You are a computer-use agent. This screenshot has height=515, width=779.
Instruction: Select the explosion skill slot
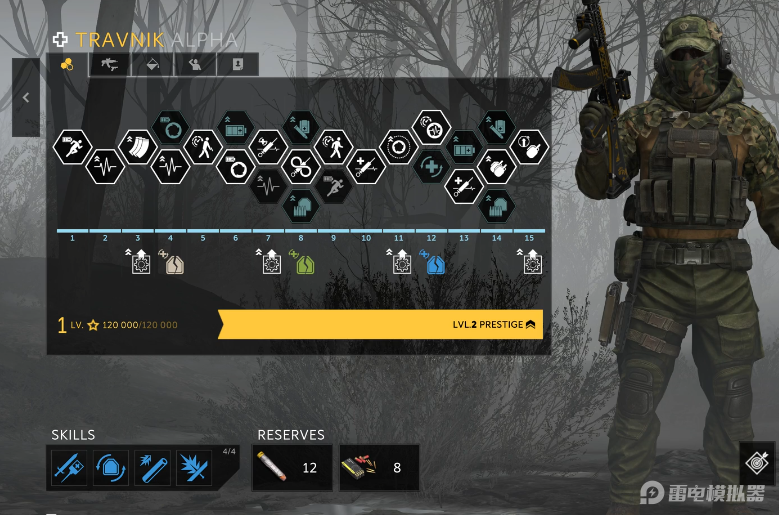point(194,468)
